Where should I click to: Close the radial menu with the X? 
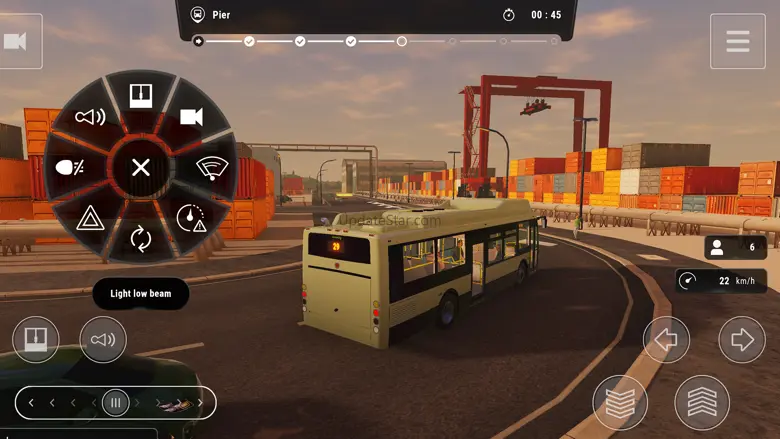[141, 167]
